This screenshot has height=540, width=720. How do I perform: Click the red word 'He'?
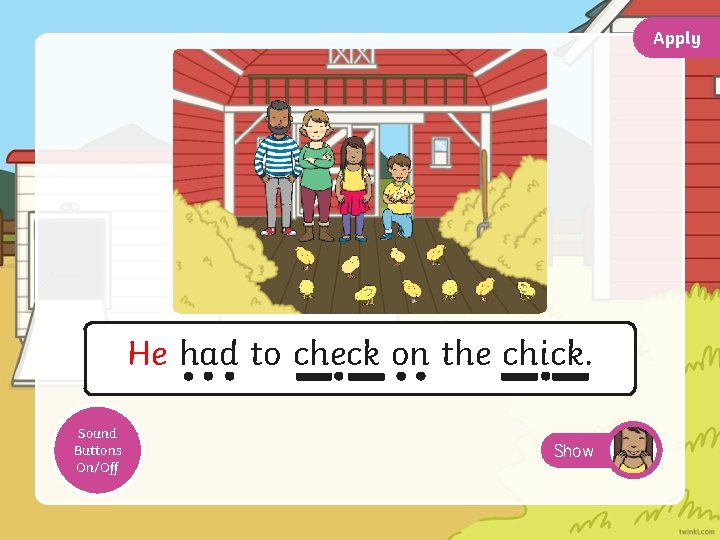(148, 354)
